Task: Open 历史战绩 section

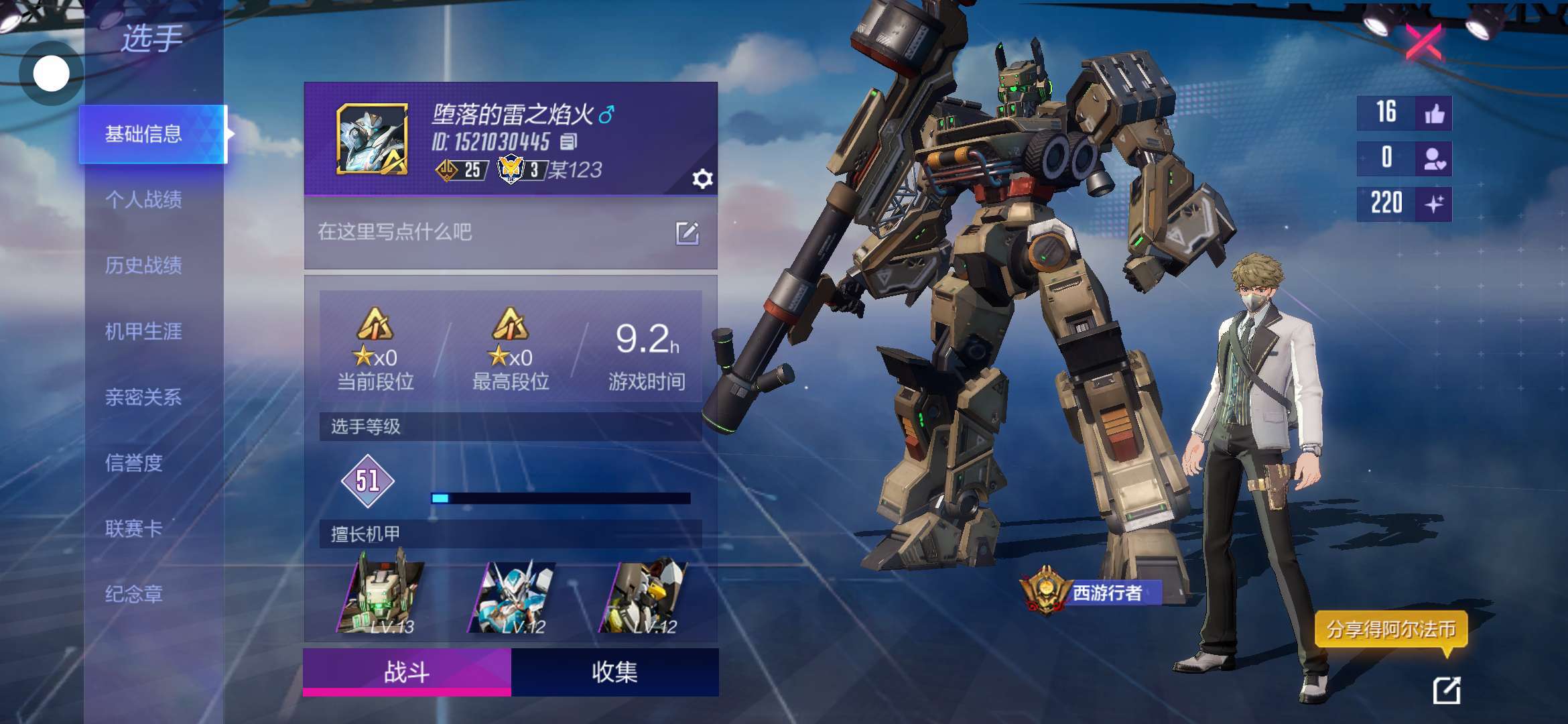Action: click(x=143, y=265)
